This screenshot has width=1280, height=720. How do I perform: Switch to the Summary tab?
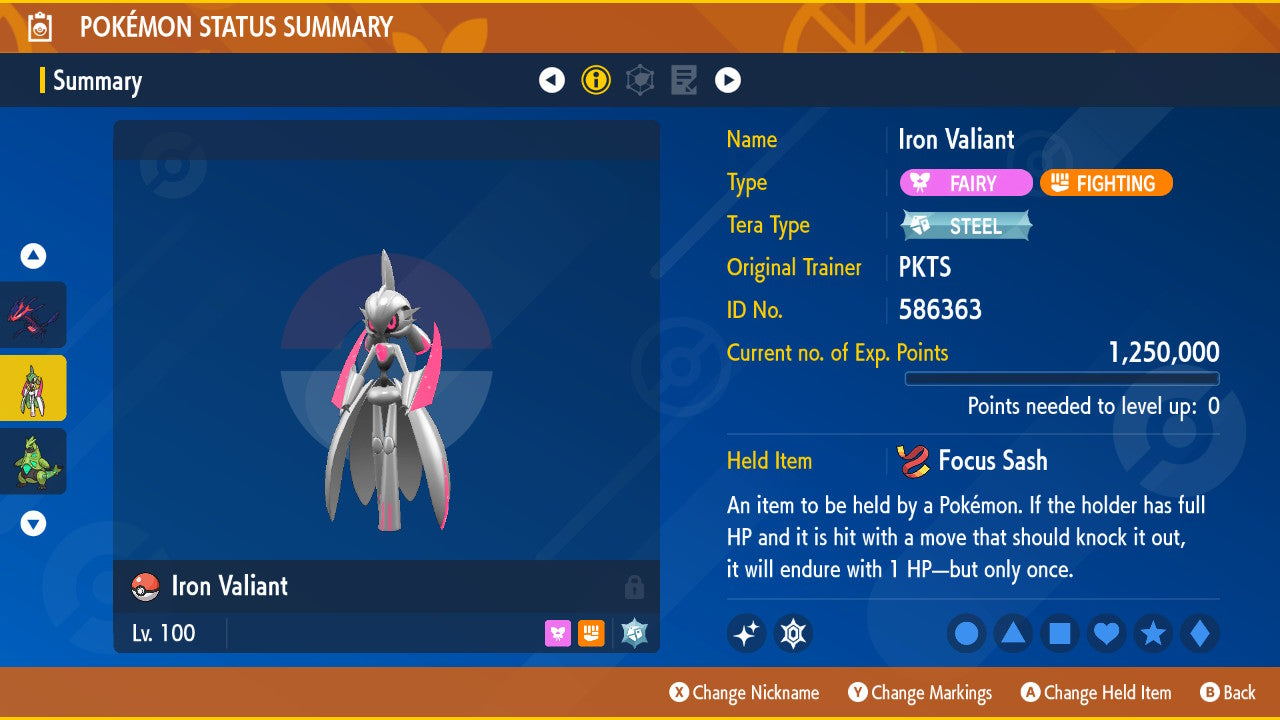[x=97, y=81]
